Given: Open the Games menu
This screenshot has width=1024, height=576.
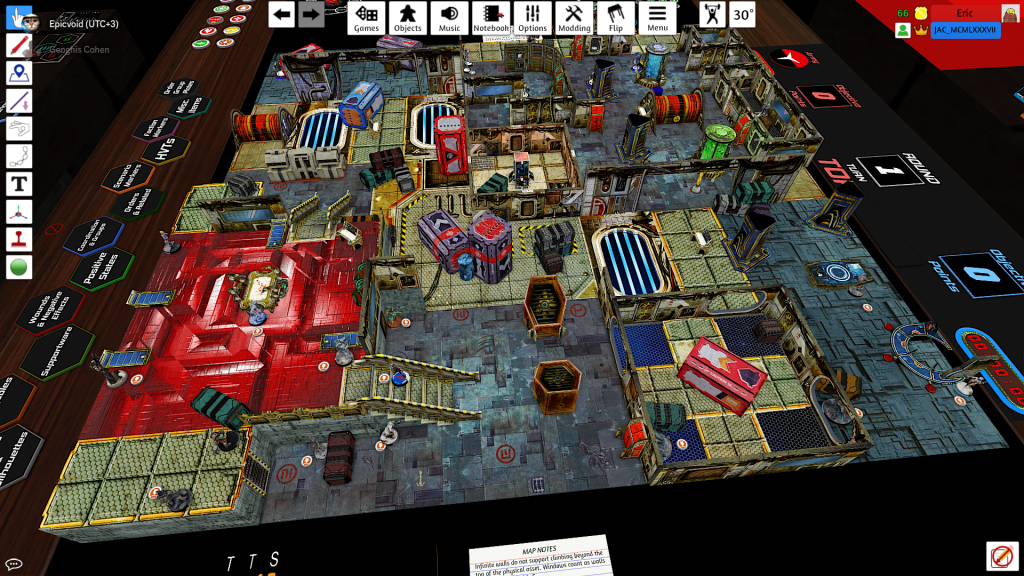Looking at the screenshot, I should coord(366,17).
